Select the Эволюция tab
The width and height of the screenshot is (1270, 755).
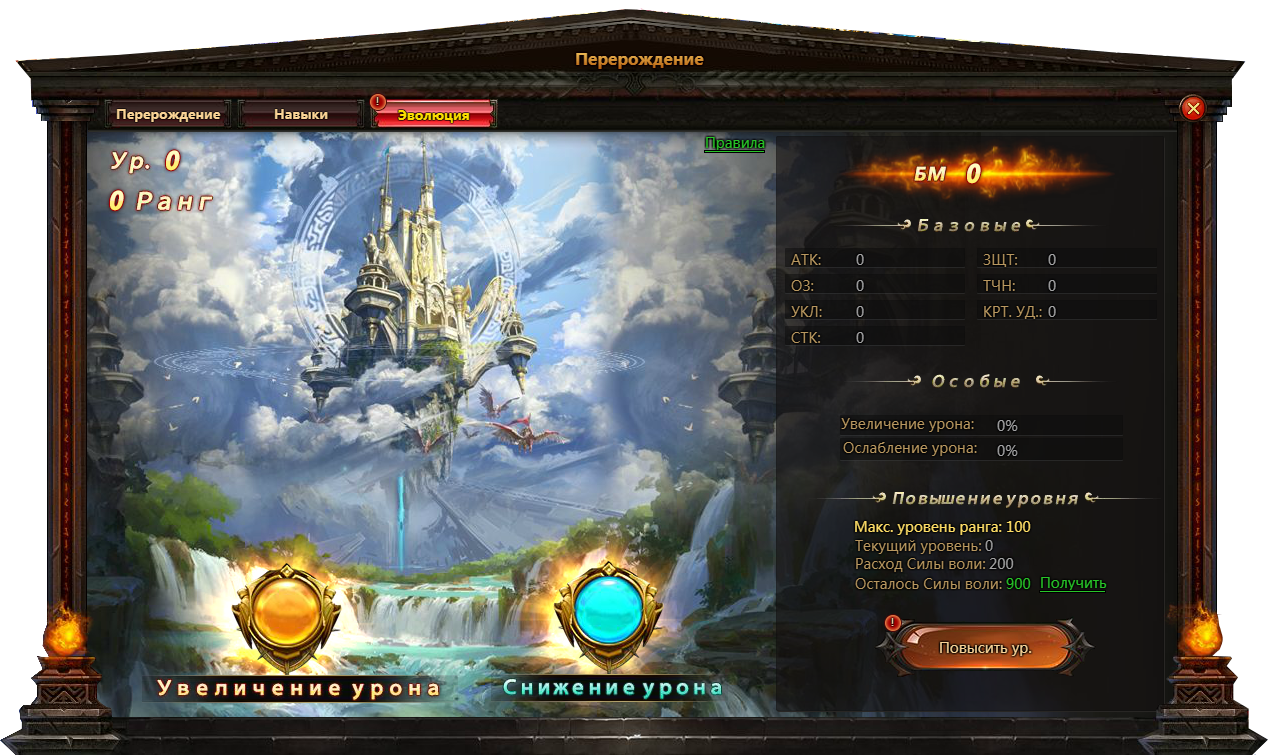433,115
